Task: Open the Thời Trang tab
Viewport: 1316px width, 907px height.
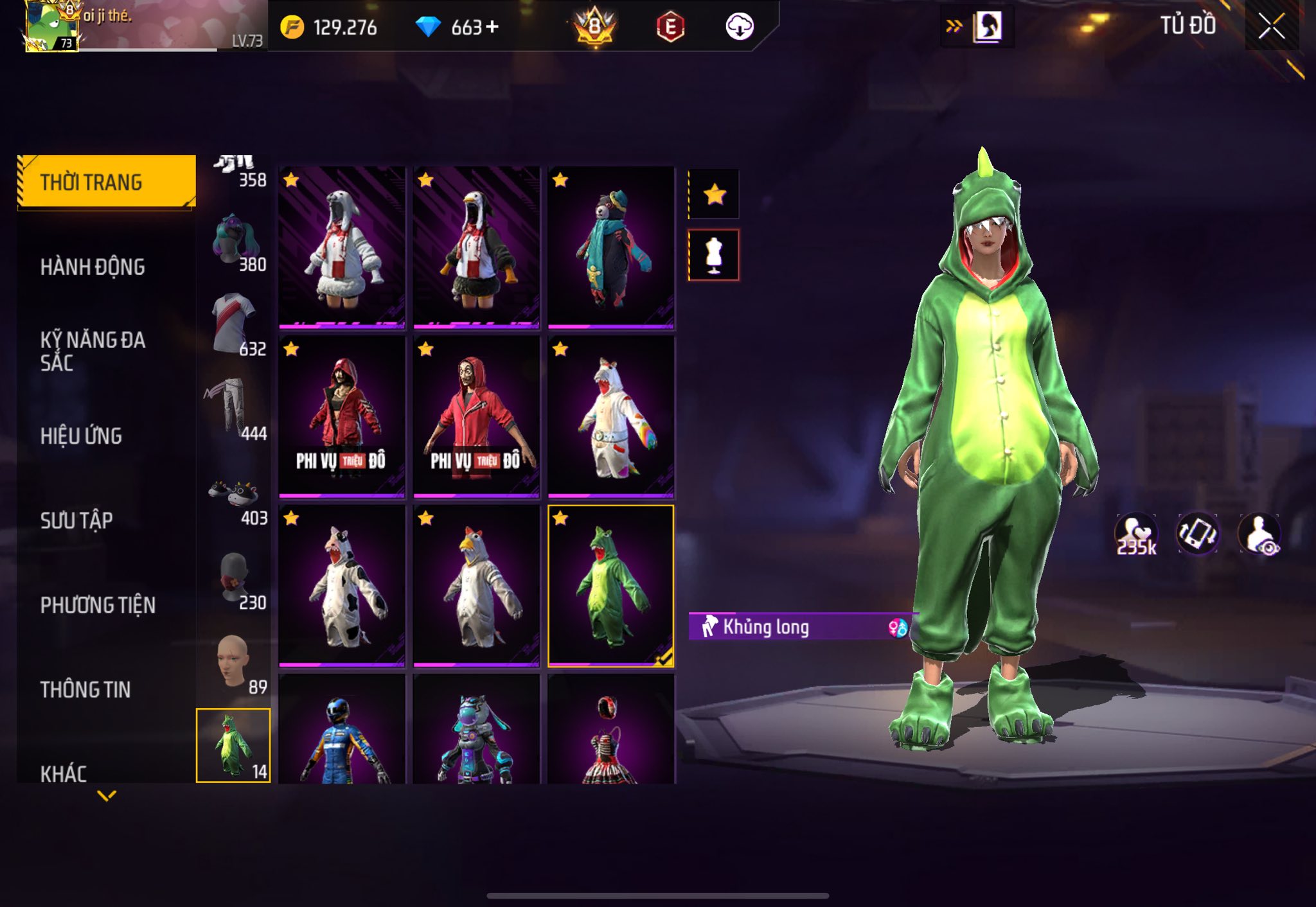Action: [x=107, y=182]
